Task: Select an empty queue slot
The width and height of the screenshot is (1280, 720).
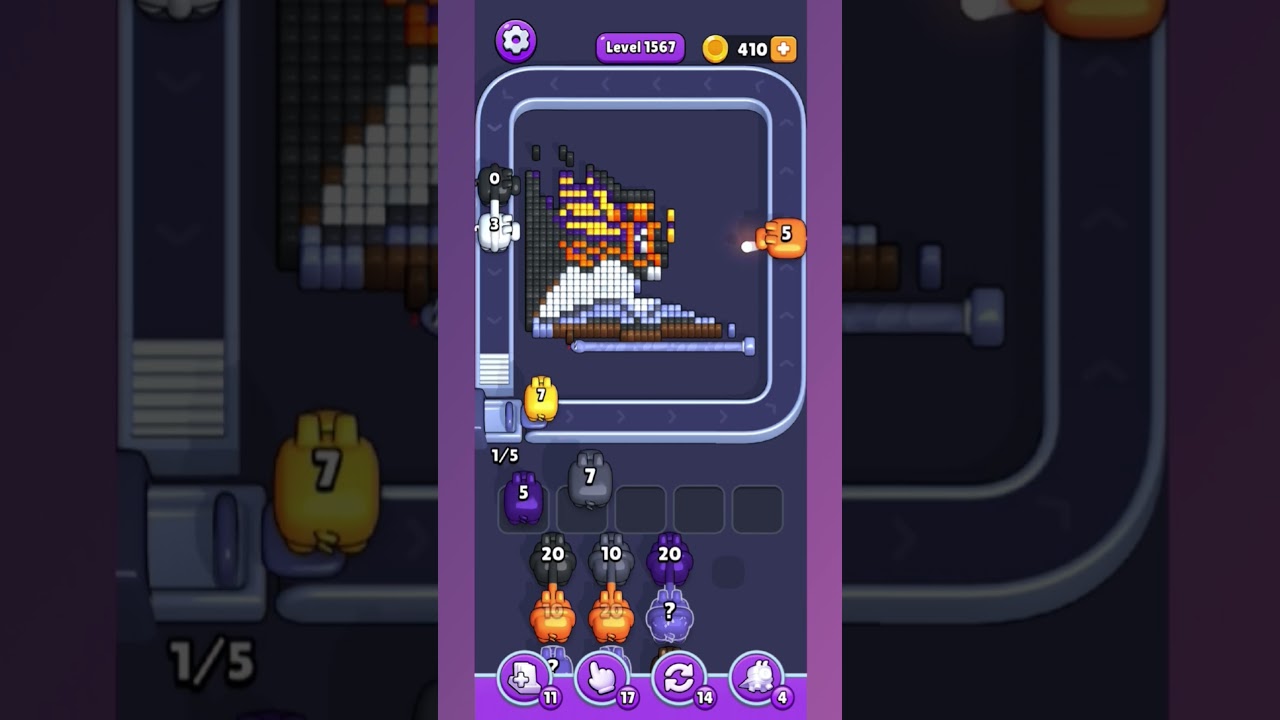Action: 700,508
